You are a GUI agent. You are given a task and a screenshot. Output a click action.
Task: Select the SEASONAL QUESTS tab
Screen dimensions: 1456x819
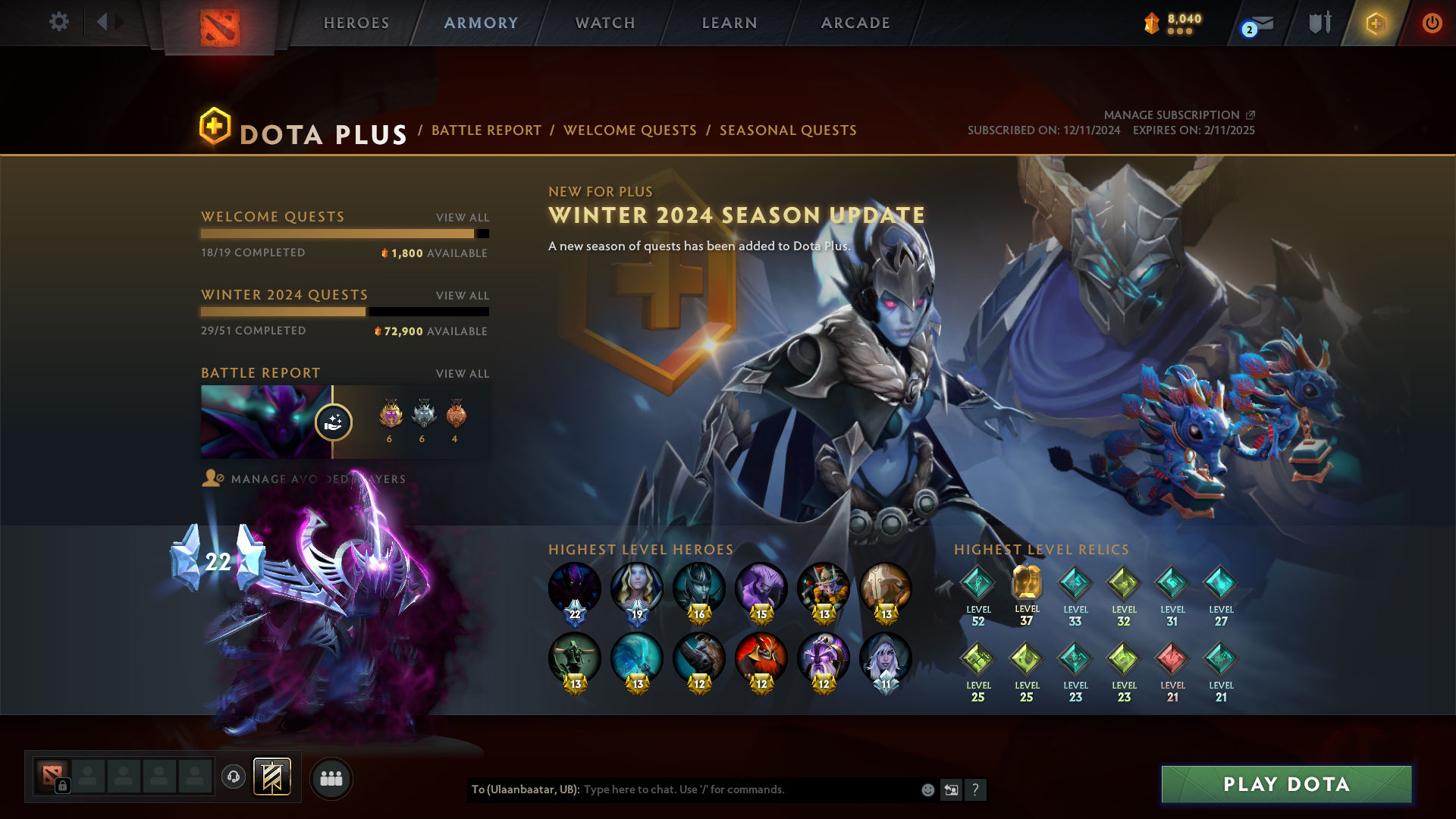[787, 130]
